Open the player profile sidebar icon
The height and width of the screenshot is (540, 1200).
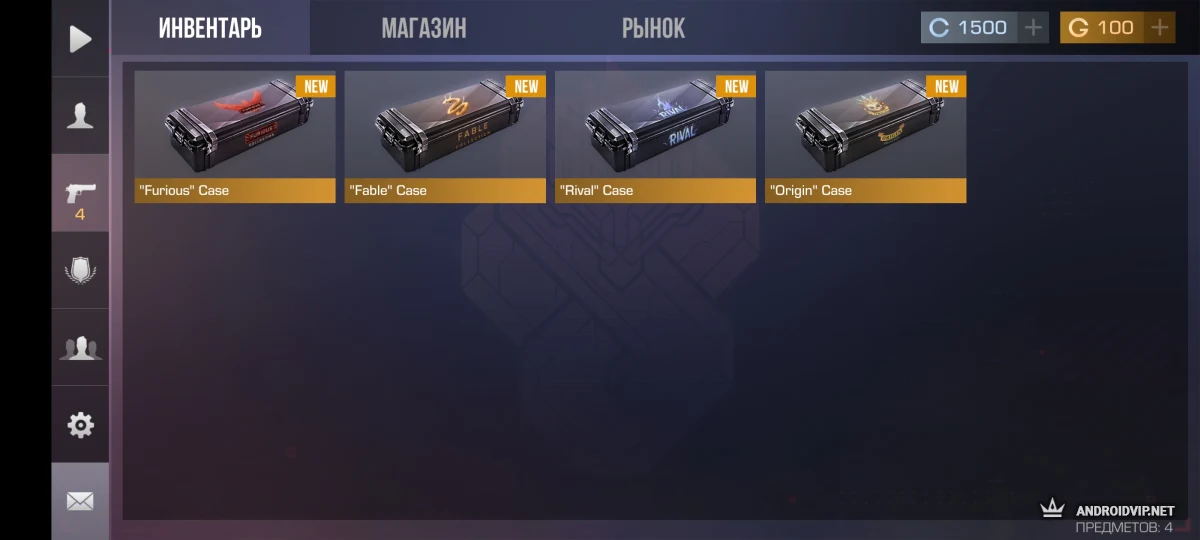pos(80,116)
